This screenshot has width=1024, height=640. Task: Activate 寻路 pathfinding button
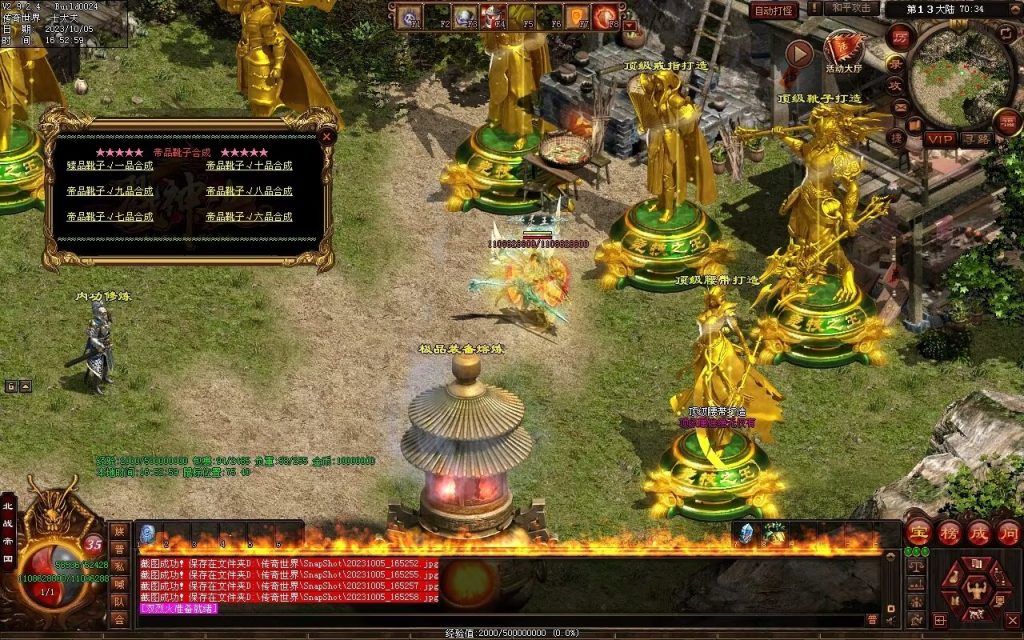pyautogui.click(x=976, y=138)
